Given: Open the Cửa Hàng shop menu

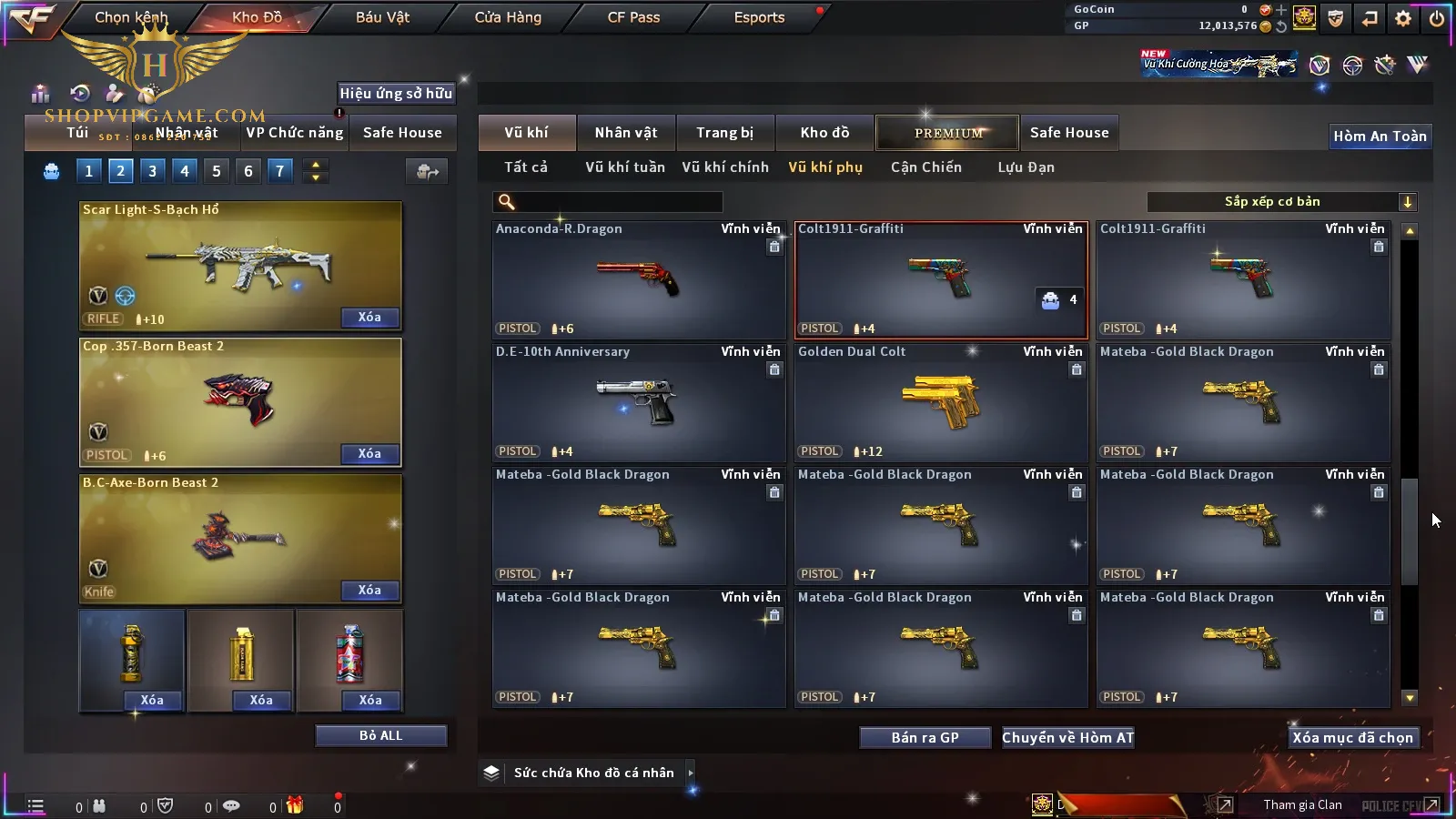Looking at the screenshot, I should [x=508, y=17].
